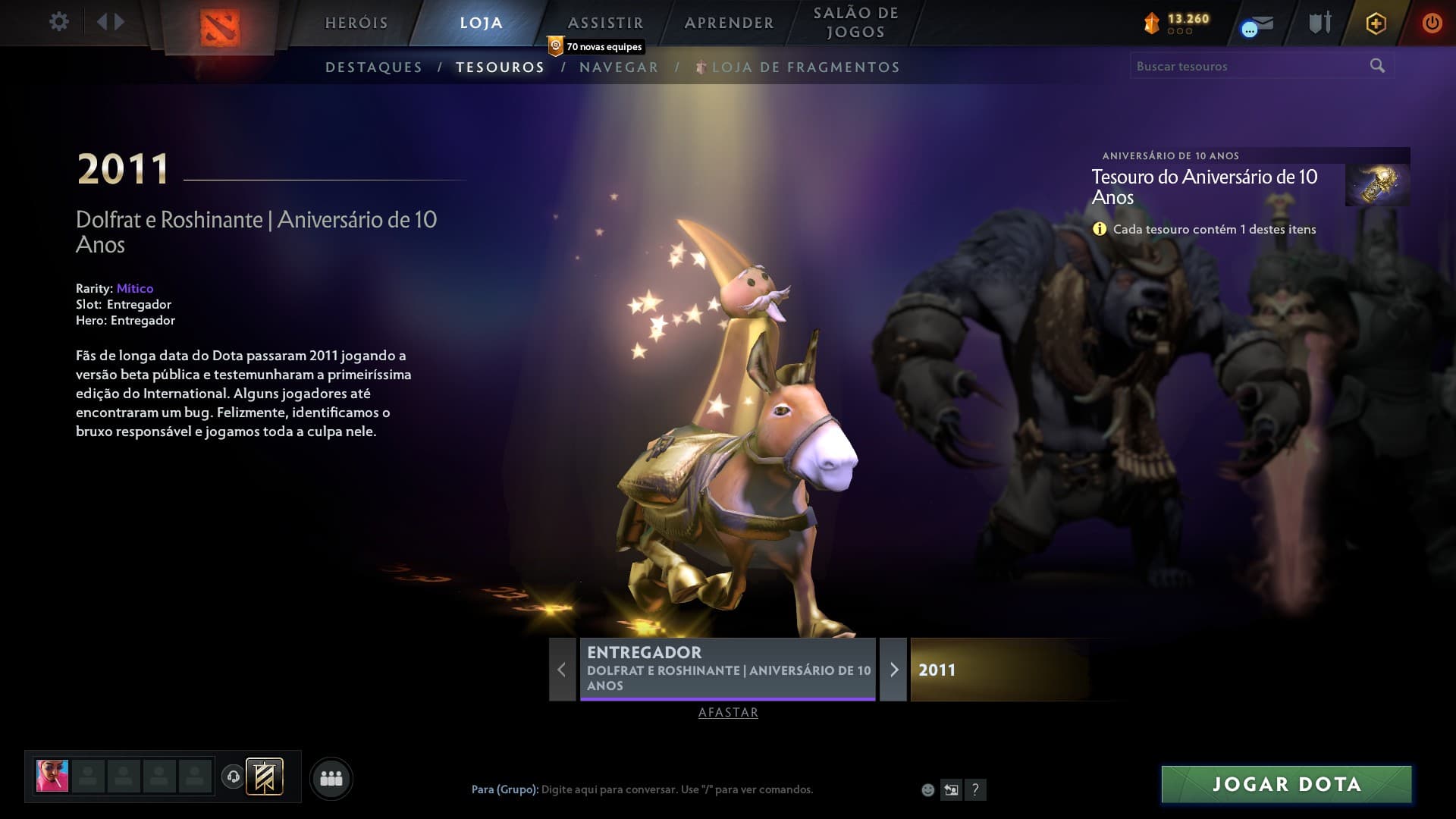Viewport: 1456px width, 819px height.
Task: Click the AFASTAR link
Action: [727, 713]
